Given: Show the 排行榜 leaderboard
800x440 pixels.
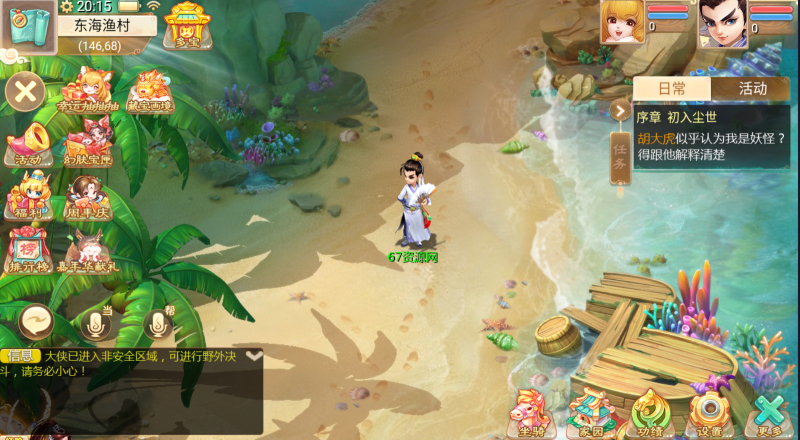Looking at the screenshot, I should 28,250.
